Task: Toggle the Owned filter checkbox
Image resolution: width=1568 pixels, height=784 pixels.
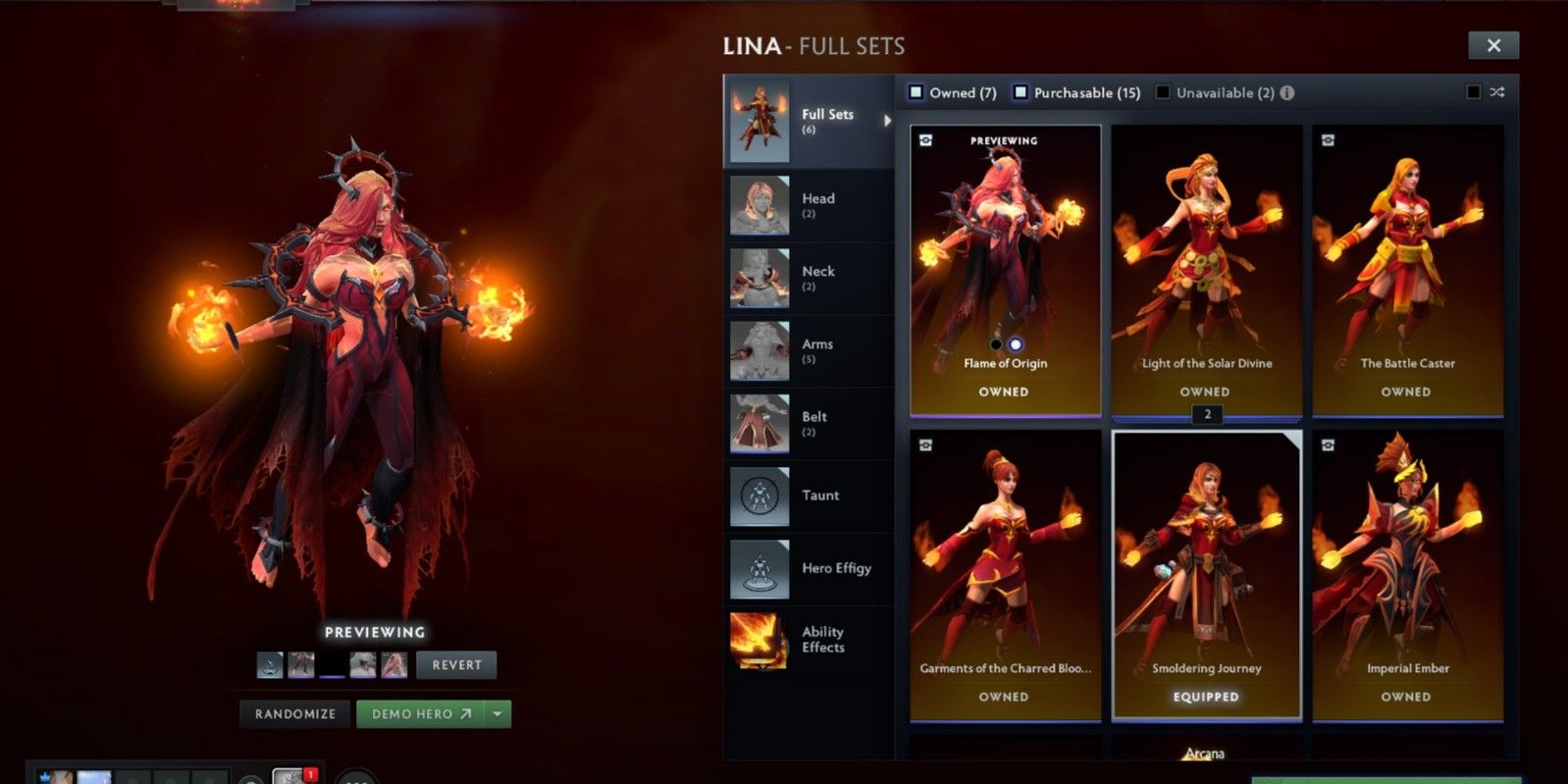Action: pos(916,92)
